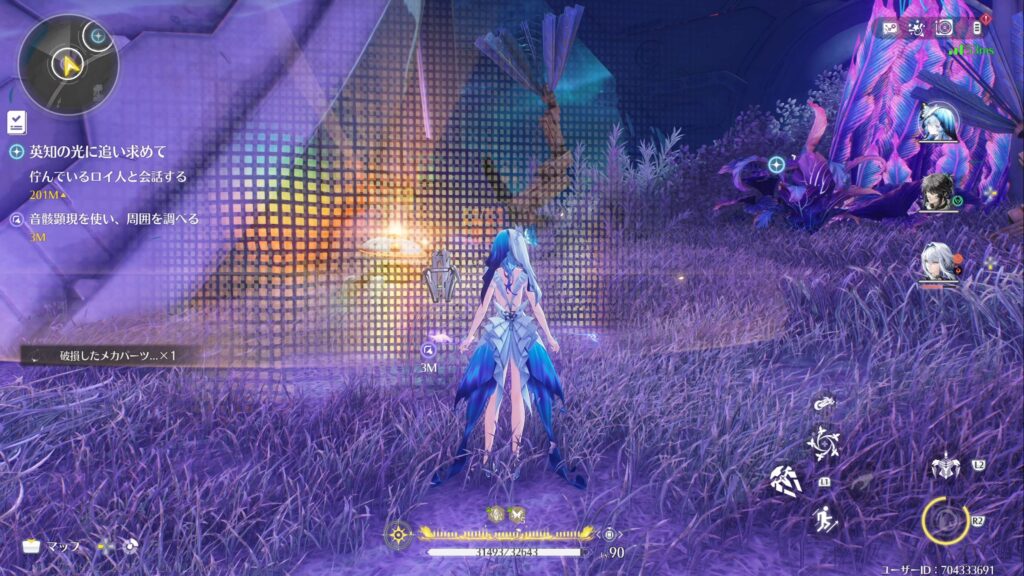Viewport: 1024px width, 576px height.
Task: Click the sprinting figure icon
Action: 823,518
